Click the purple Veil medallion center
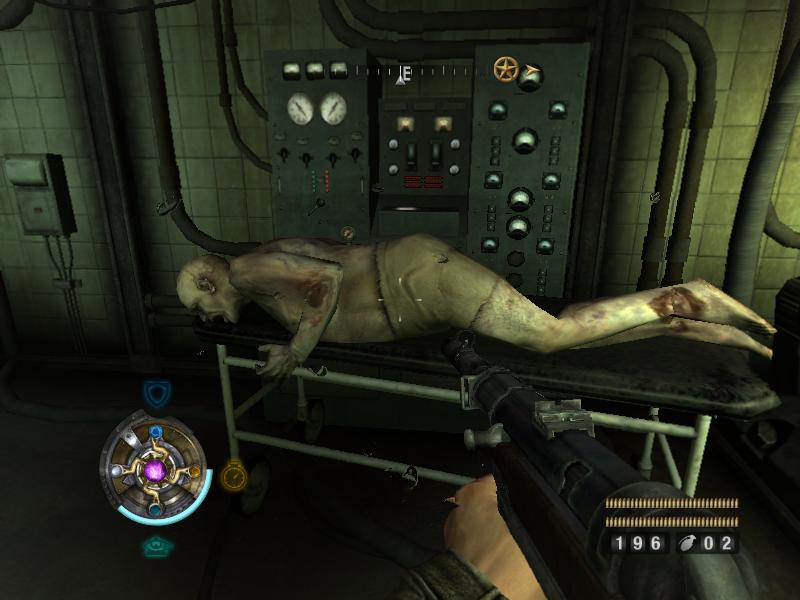This screenshot has height=600, width=800. pos(155,470)
